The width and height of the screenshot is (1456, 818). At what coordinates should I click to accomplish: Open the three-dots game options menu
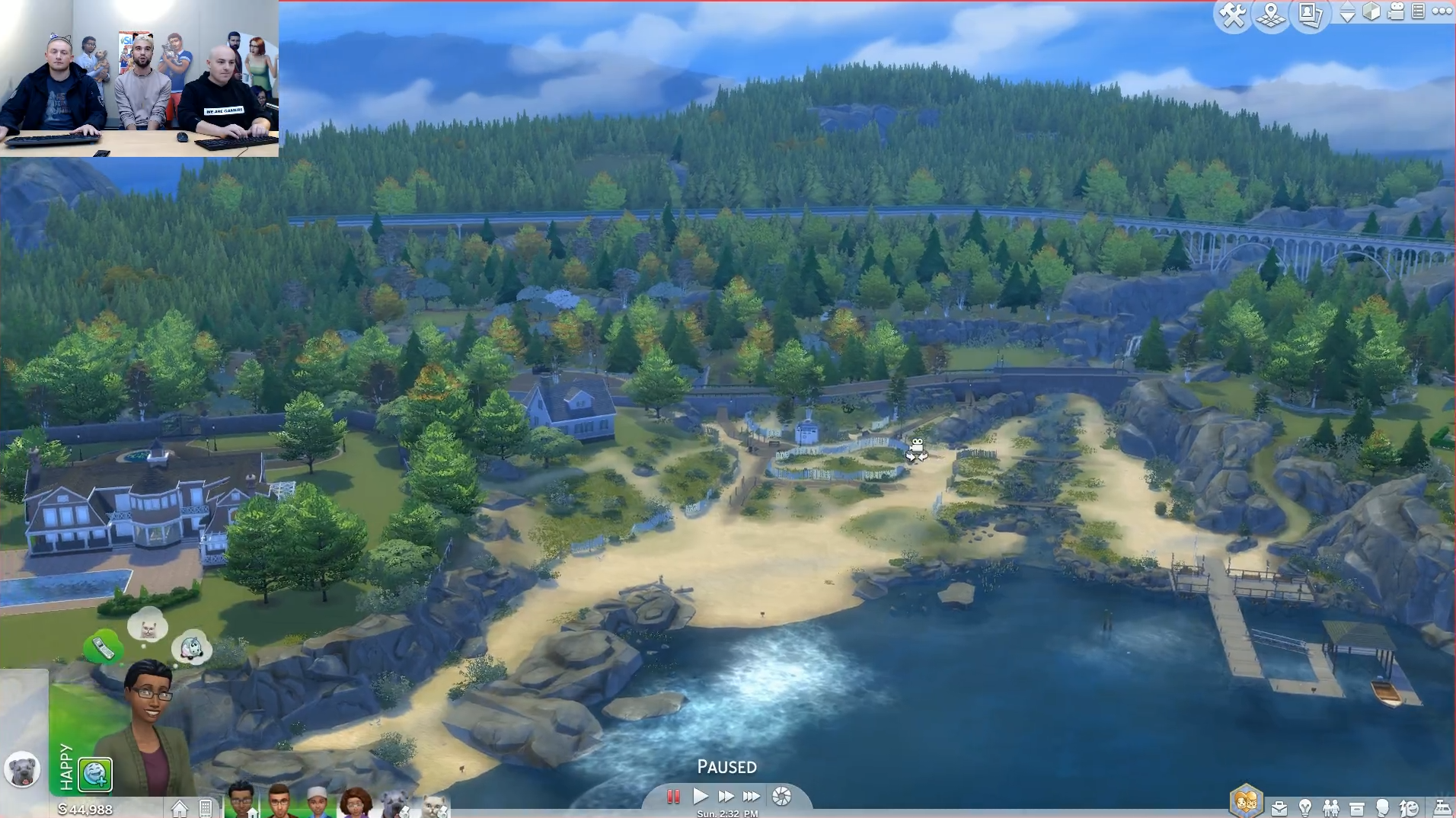[x=1442, y=11]
